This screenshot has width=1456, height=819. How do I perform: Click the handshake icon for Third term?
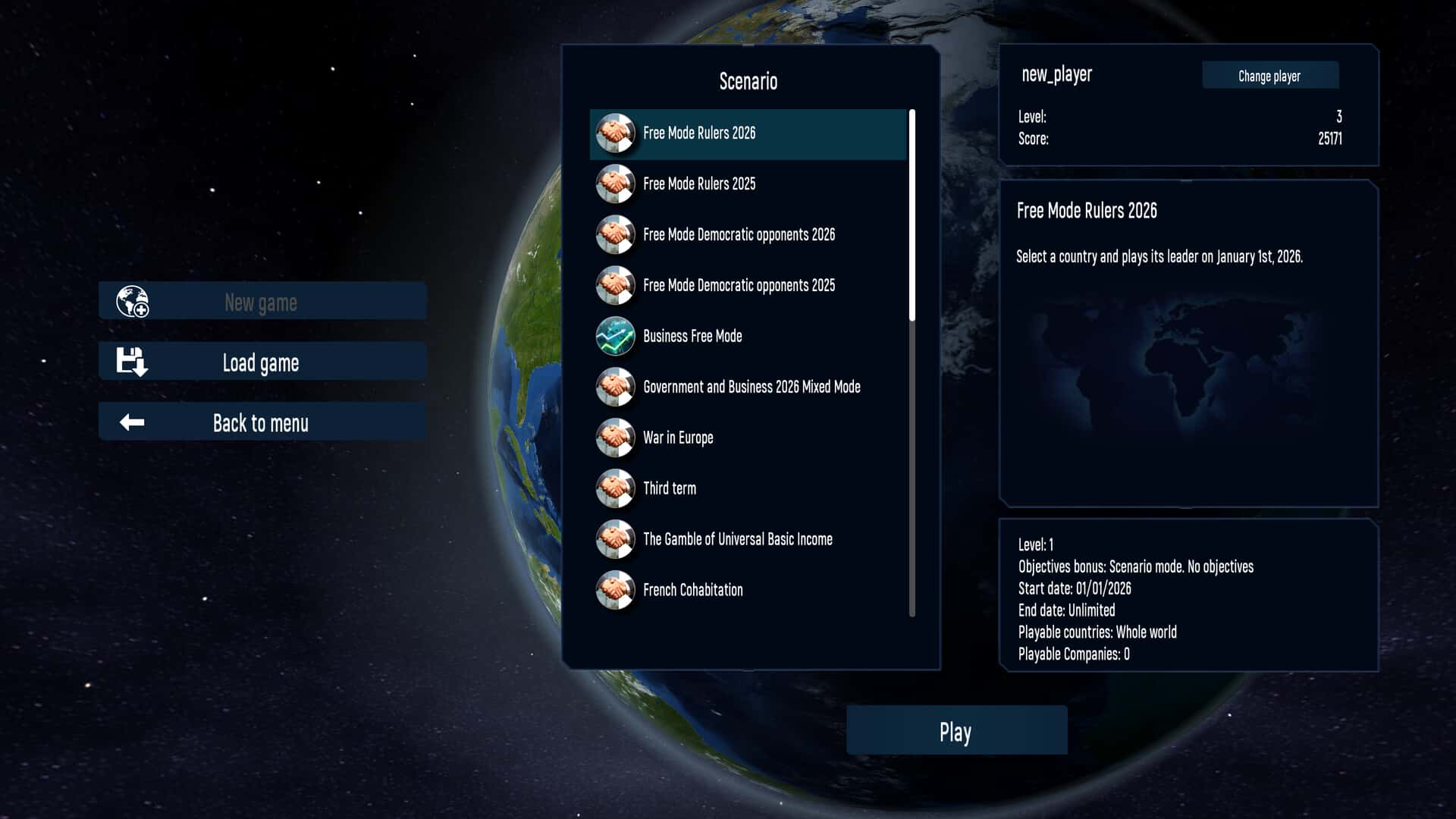click(616, 488)
